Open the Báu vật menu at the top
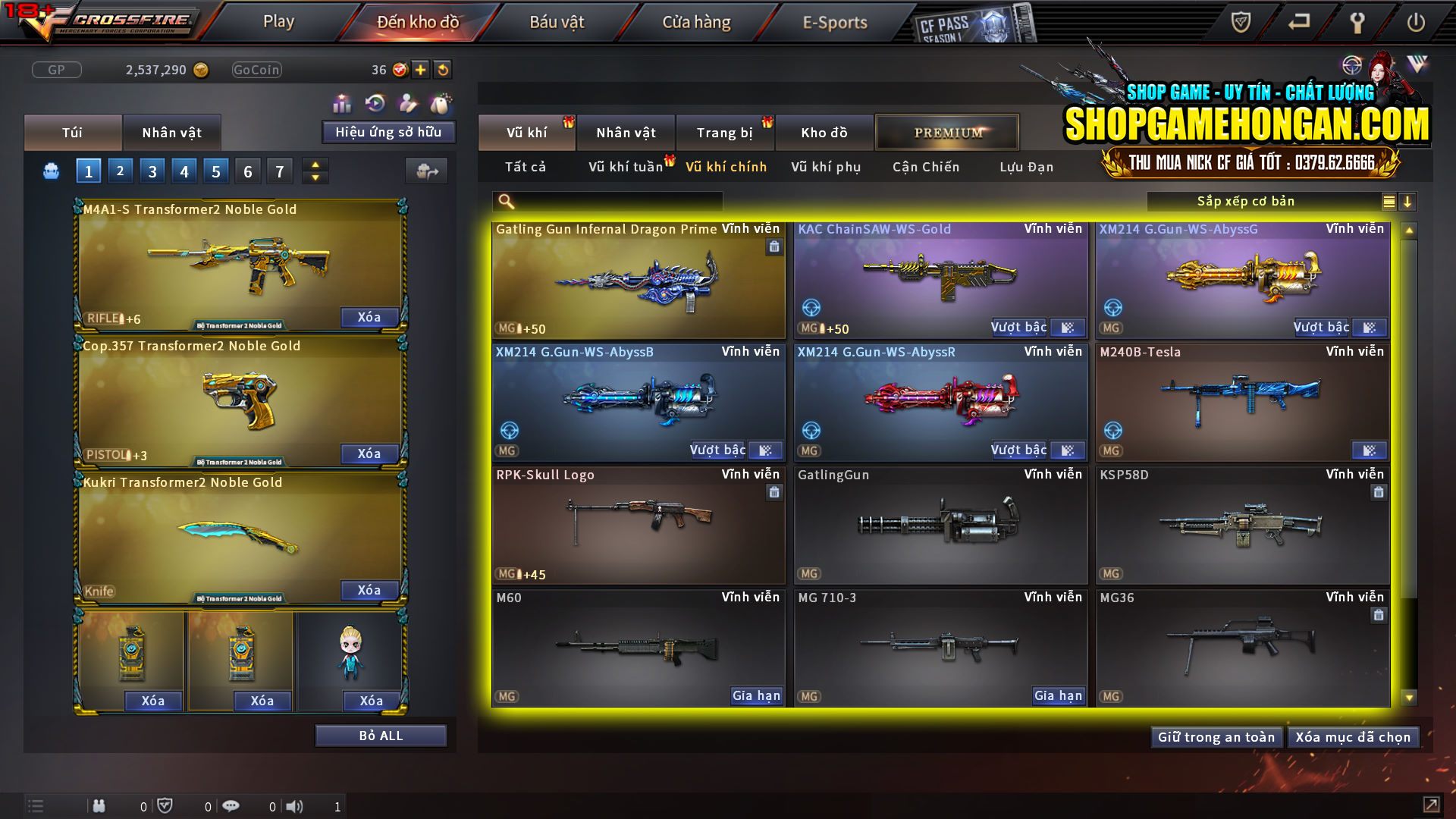This screenshot has height=819, width=1456. coord(559,21)
